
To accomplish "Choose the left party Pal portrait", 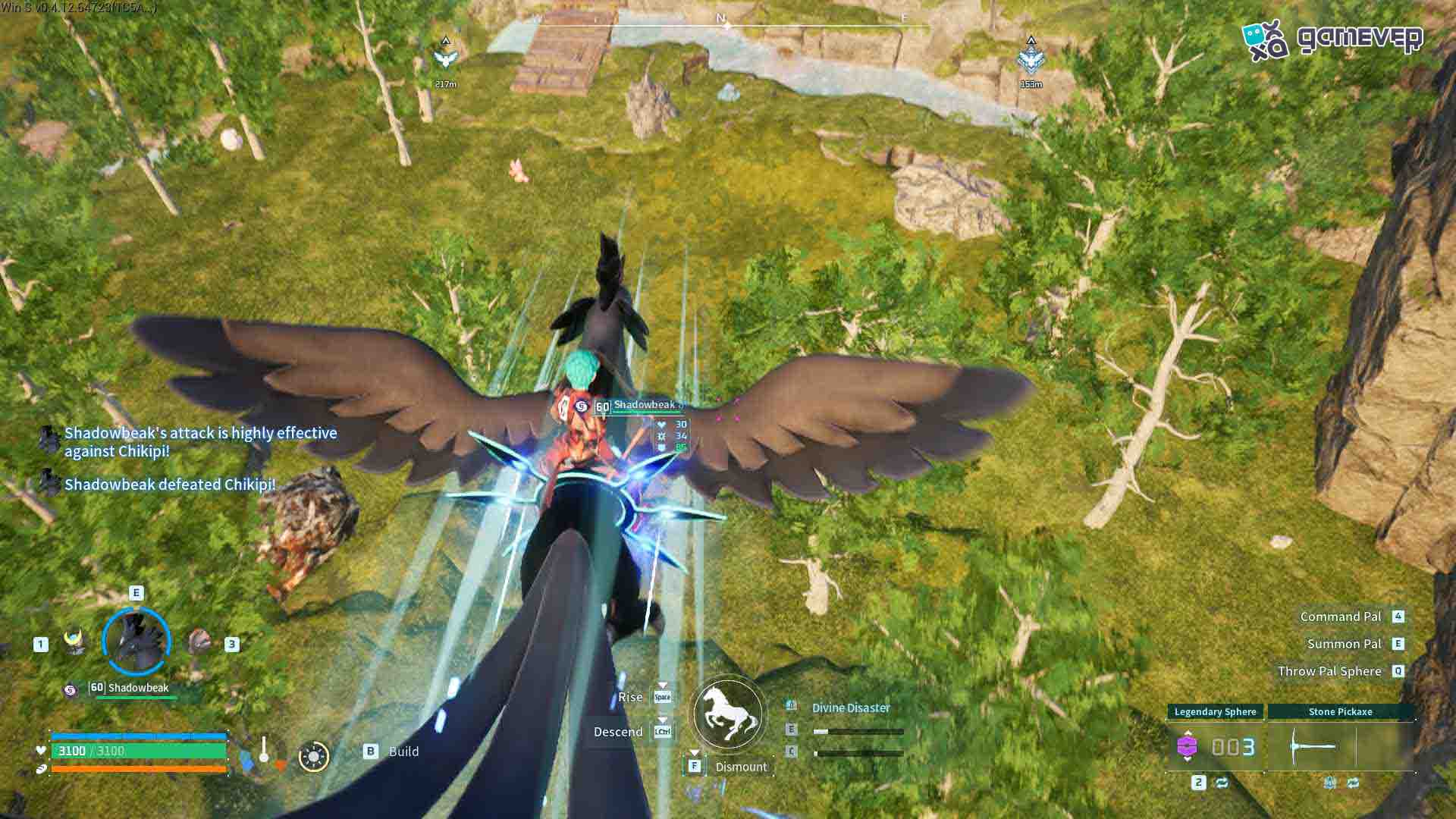I will [74, 641].
